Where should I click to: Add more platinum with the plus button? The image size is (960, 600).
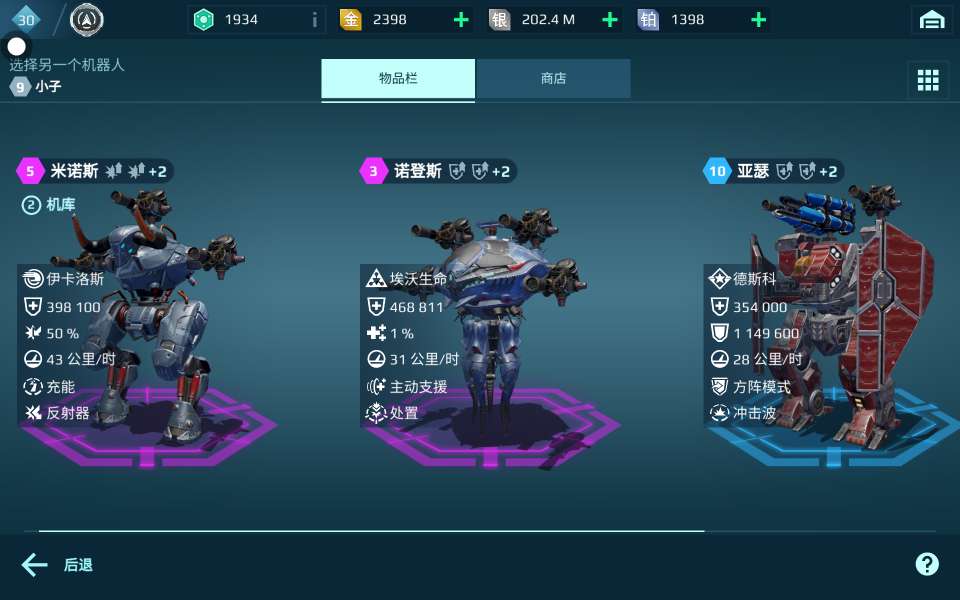click(x=759, y=20)
